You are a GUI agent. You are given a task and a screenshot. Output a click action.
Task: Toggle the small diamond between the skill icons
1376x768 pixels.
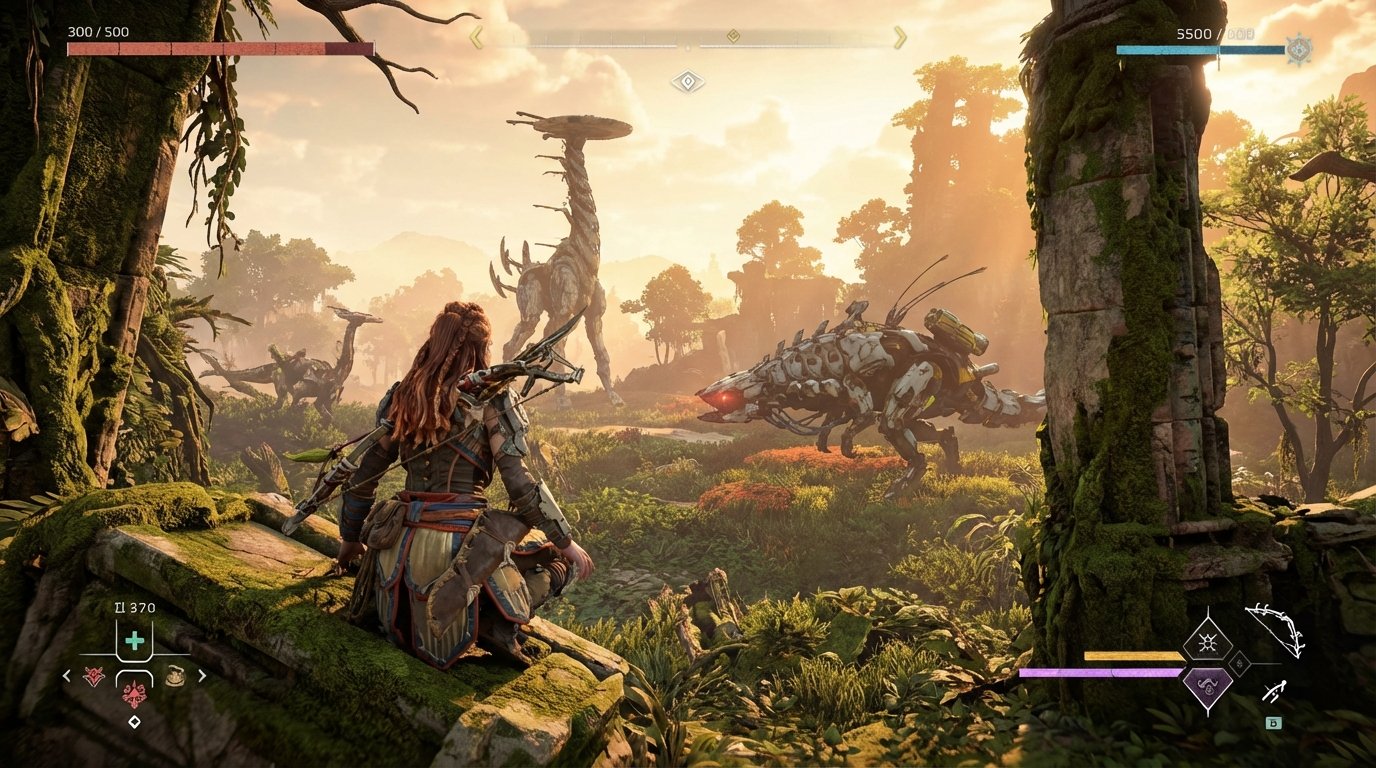coord(1240,664)
